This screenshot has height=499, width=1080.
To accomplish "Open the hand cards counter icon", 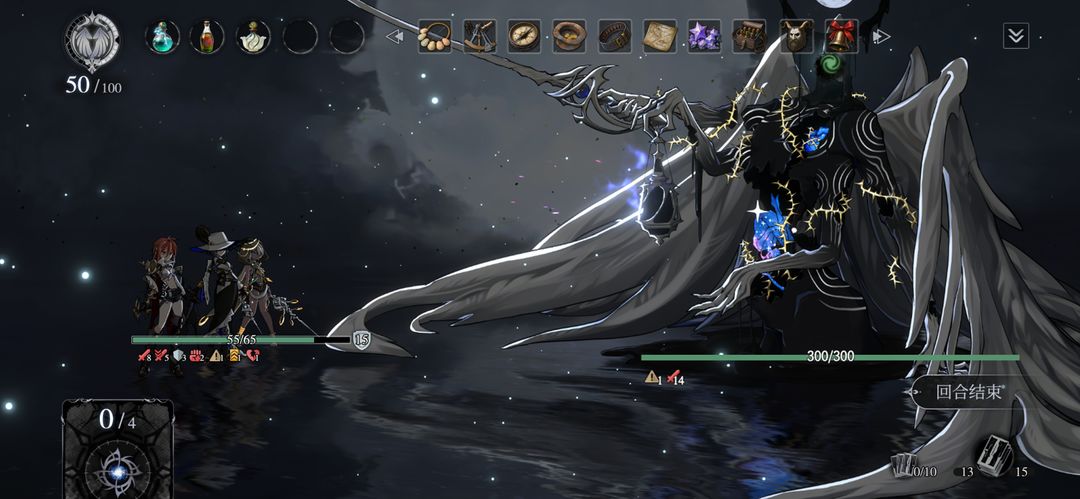I will 905,465.
